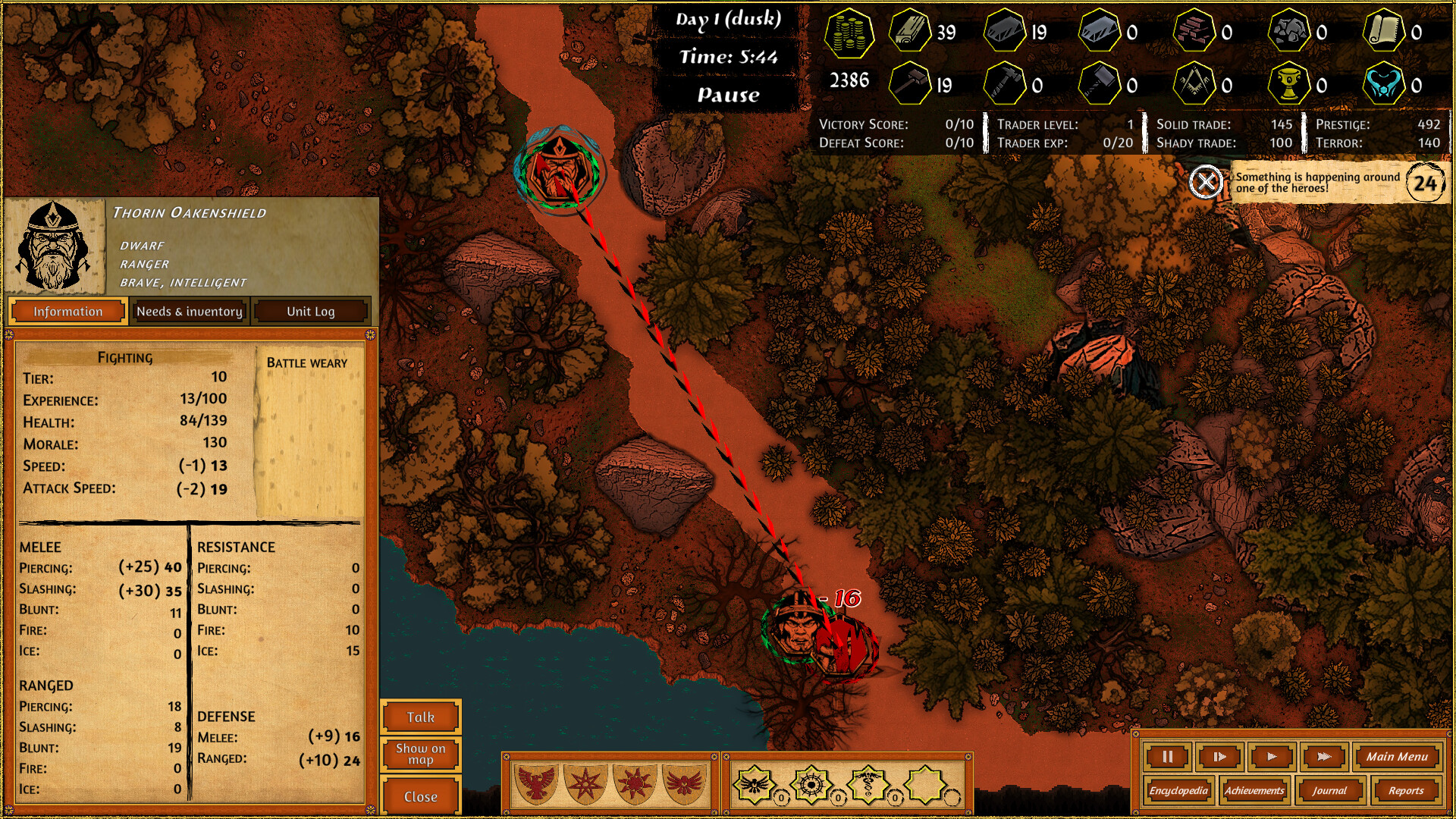Dismiss the hero event notification
The height and width of the screenshot is (819, 1456).
1205,182
